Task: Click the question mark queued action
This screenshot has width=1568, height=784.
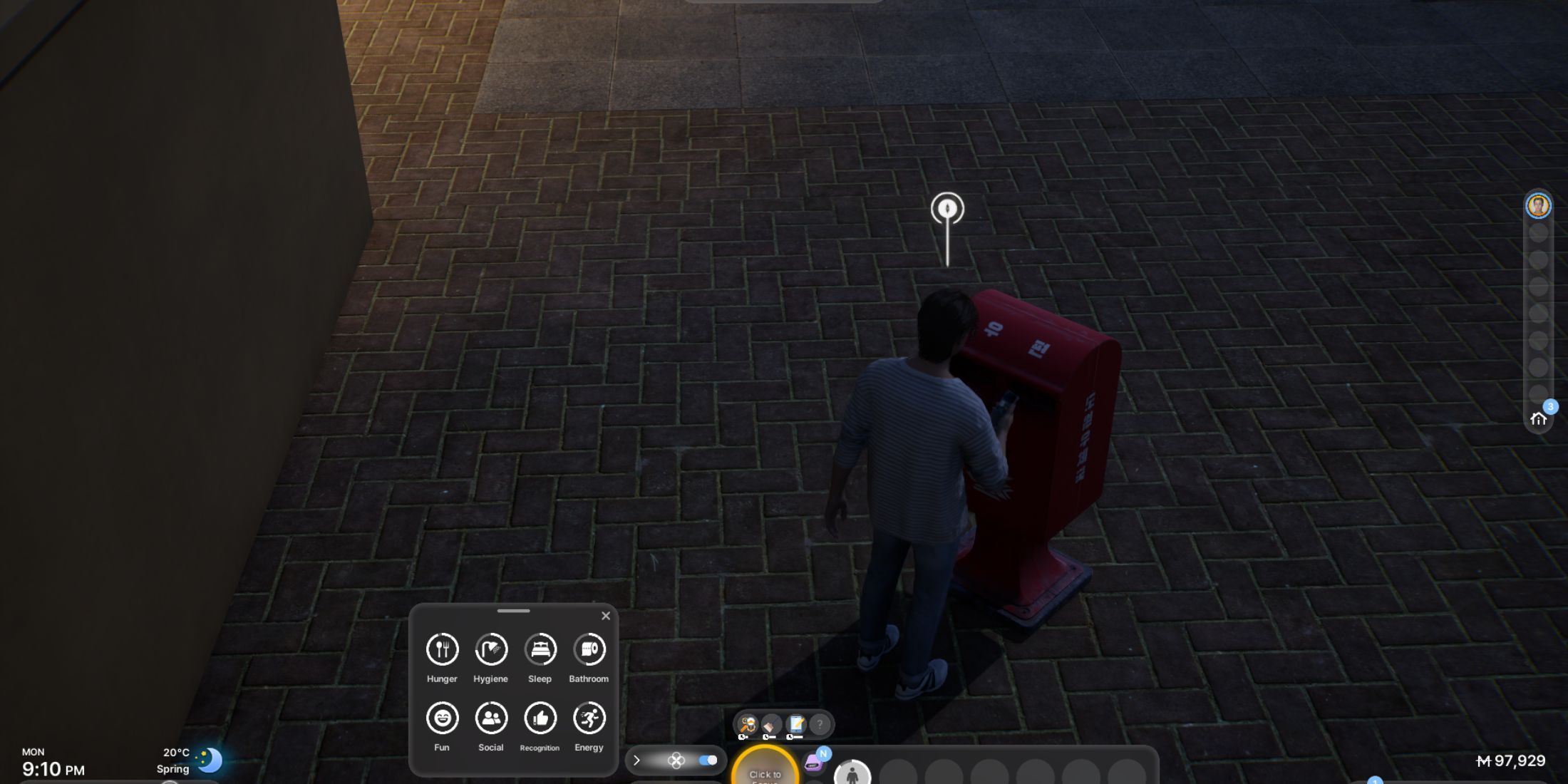Action: click(x=820, y=725)
